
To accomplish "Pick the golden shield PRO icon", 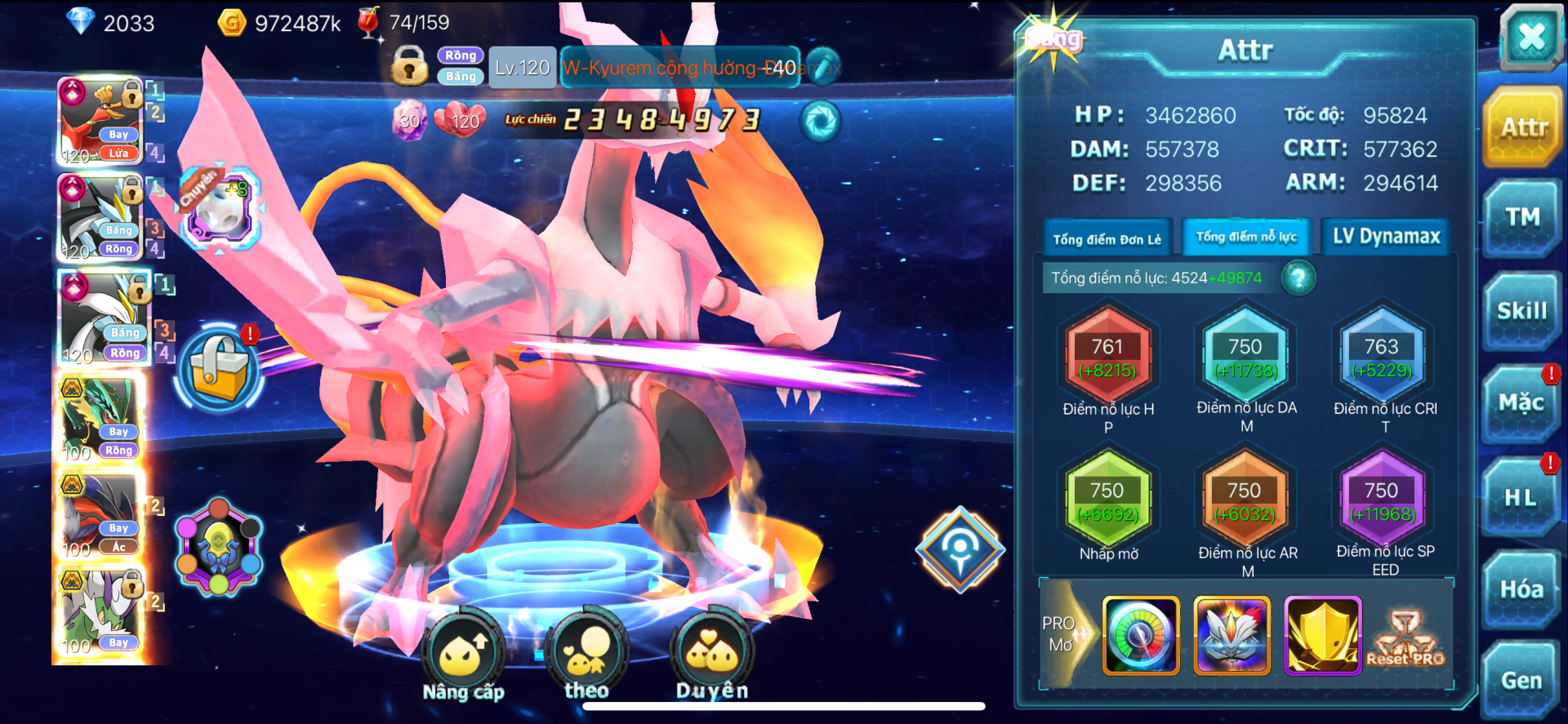I will pyautogui.click(x=1322, y=635).
